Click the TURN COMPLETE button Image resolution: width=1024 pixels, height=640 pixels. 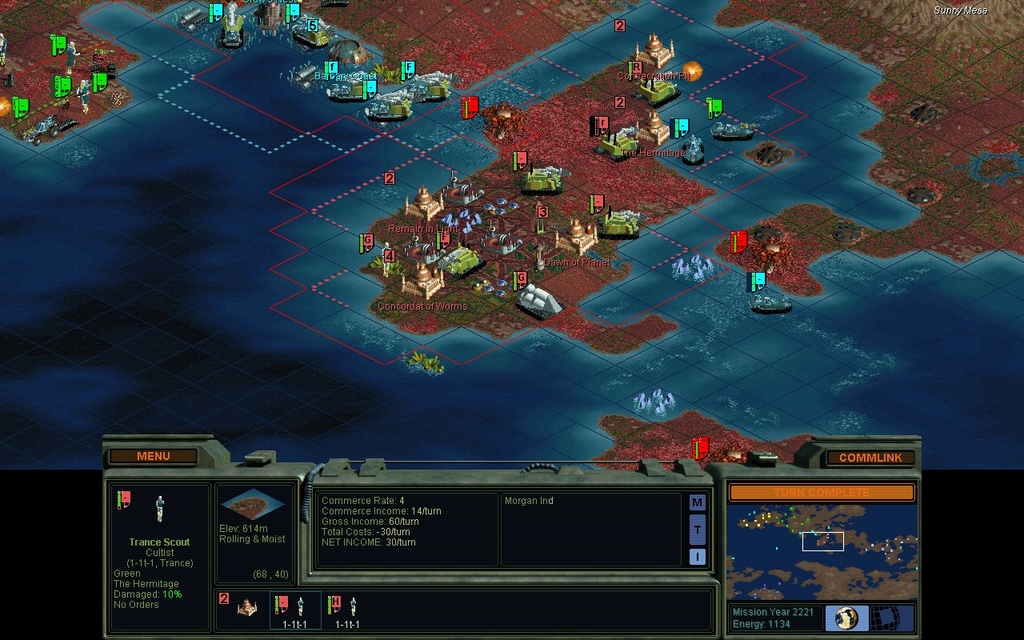pos(821,492)
